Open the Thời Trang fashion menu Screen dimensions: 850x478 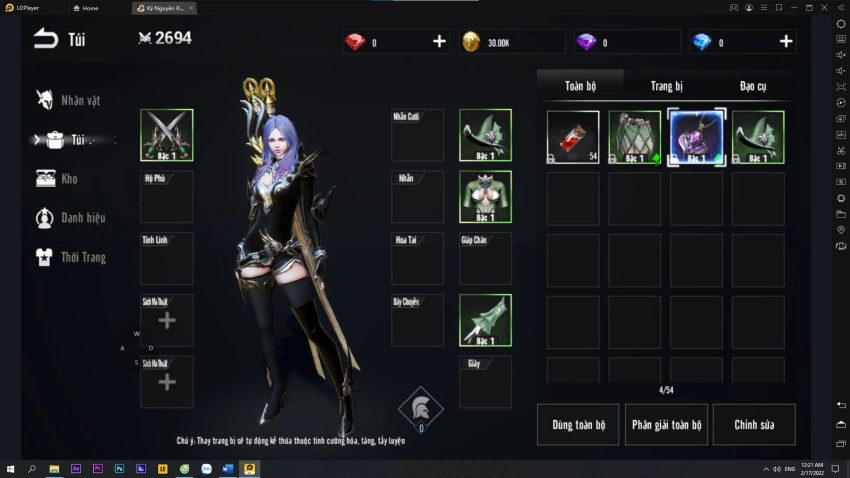click(x=70, y=257)
